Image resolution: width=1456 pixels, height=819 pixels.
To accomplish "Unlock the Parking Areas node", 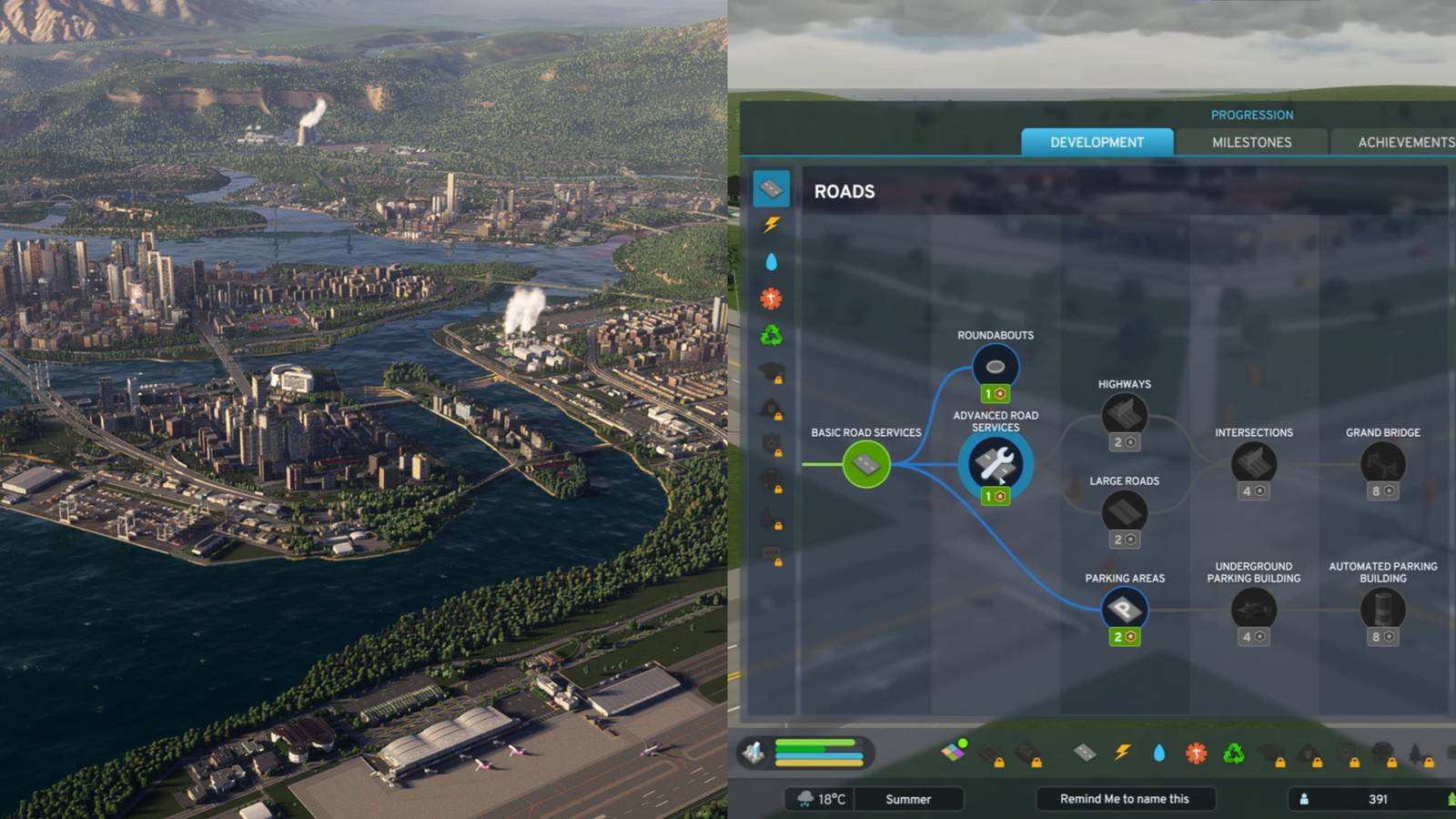I will tap(1125, 609).
